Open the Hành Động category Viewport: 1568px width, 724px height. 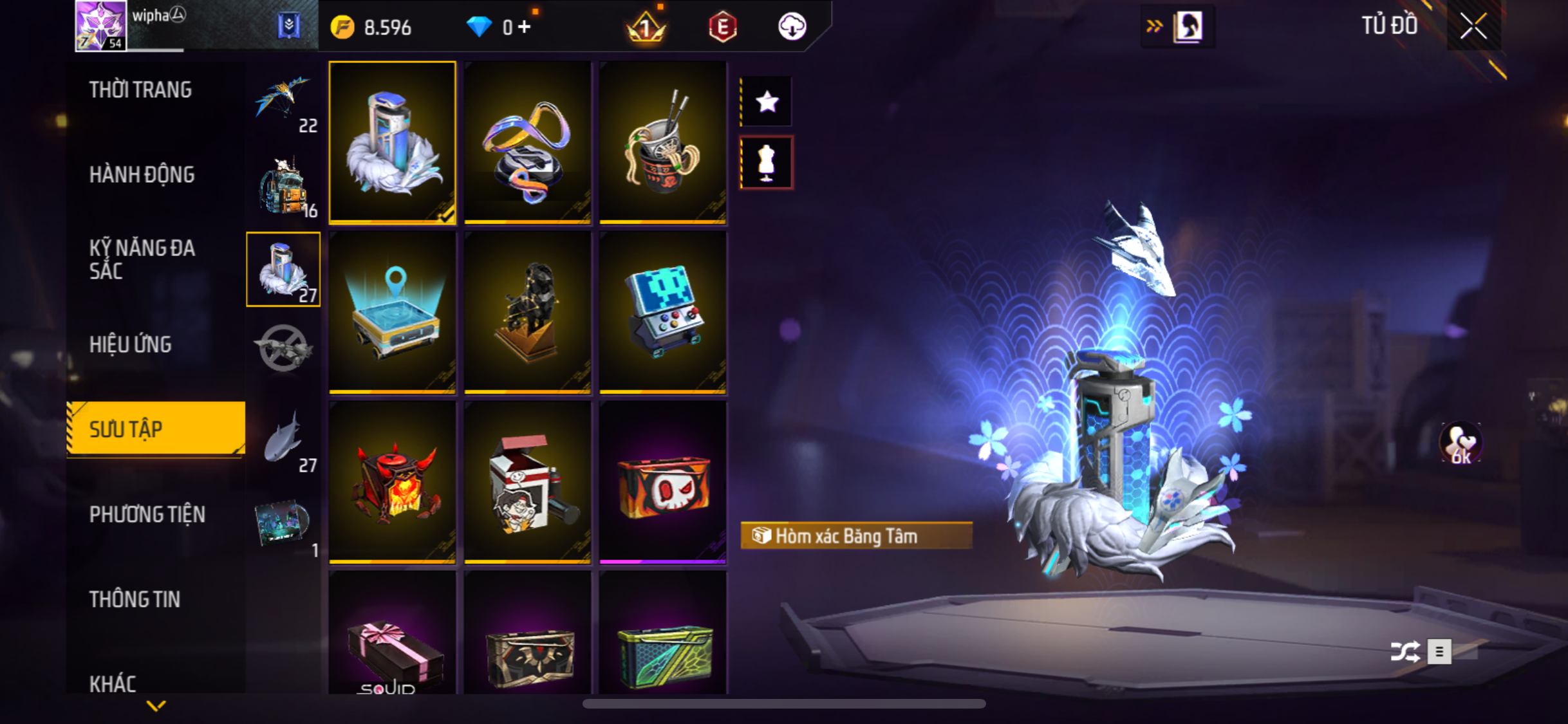(142, 174)
